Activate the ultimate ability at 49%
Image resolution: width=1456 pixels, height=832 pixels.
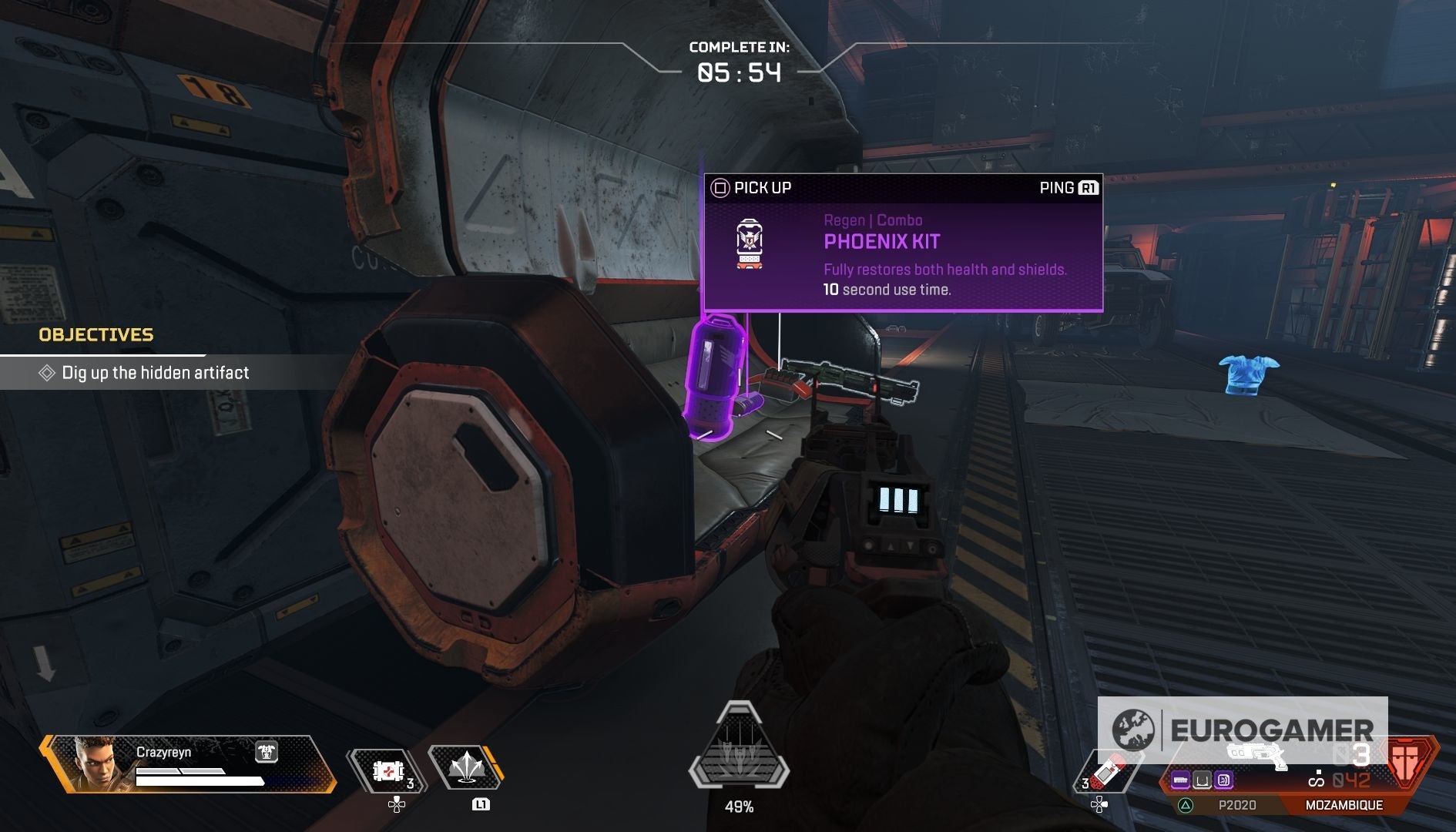point(739,747)
